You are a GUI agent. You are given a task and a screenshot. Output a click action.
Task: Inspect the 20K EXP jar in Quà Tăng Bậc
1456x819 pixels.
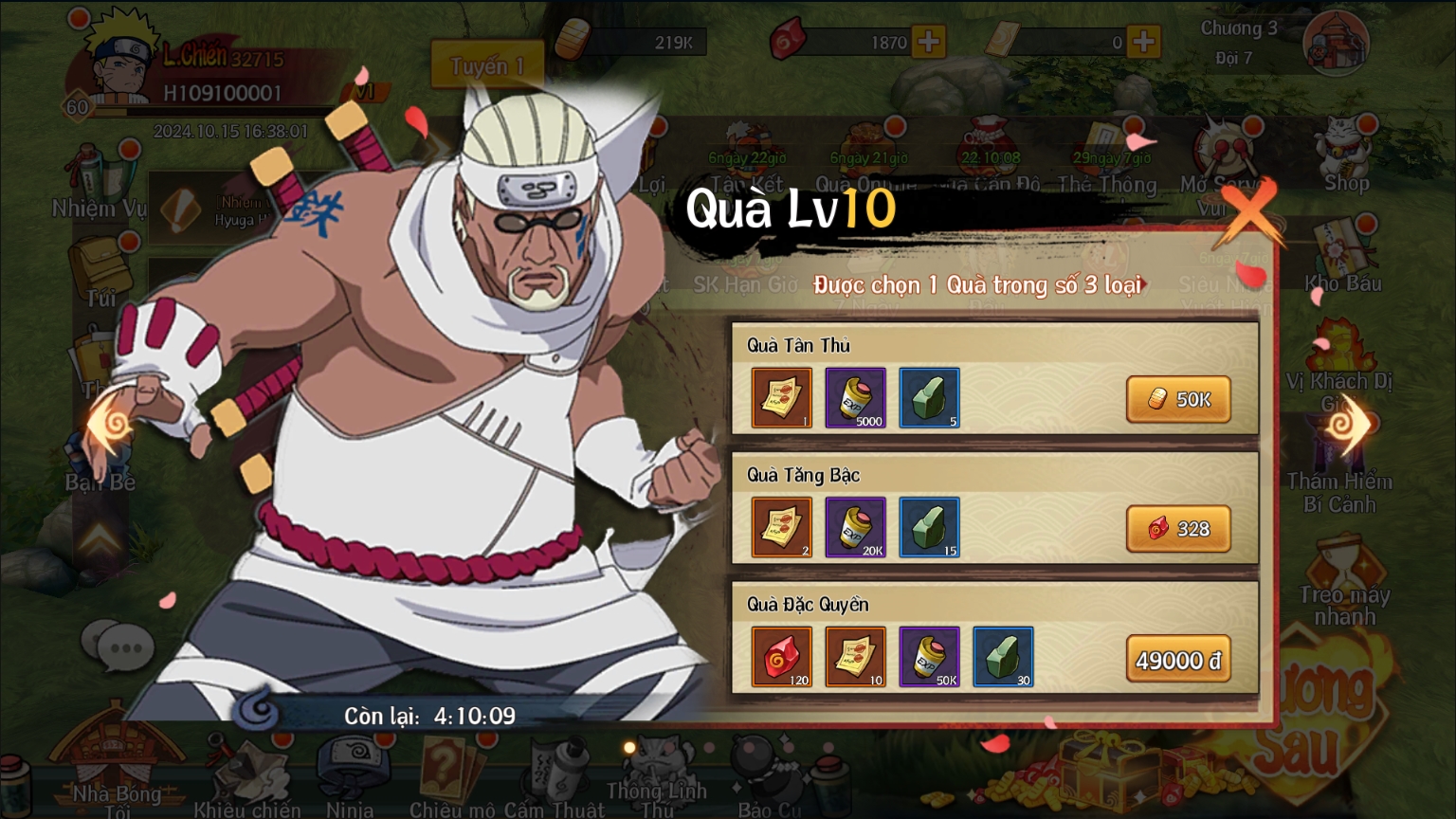855,527
